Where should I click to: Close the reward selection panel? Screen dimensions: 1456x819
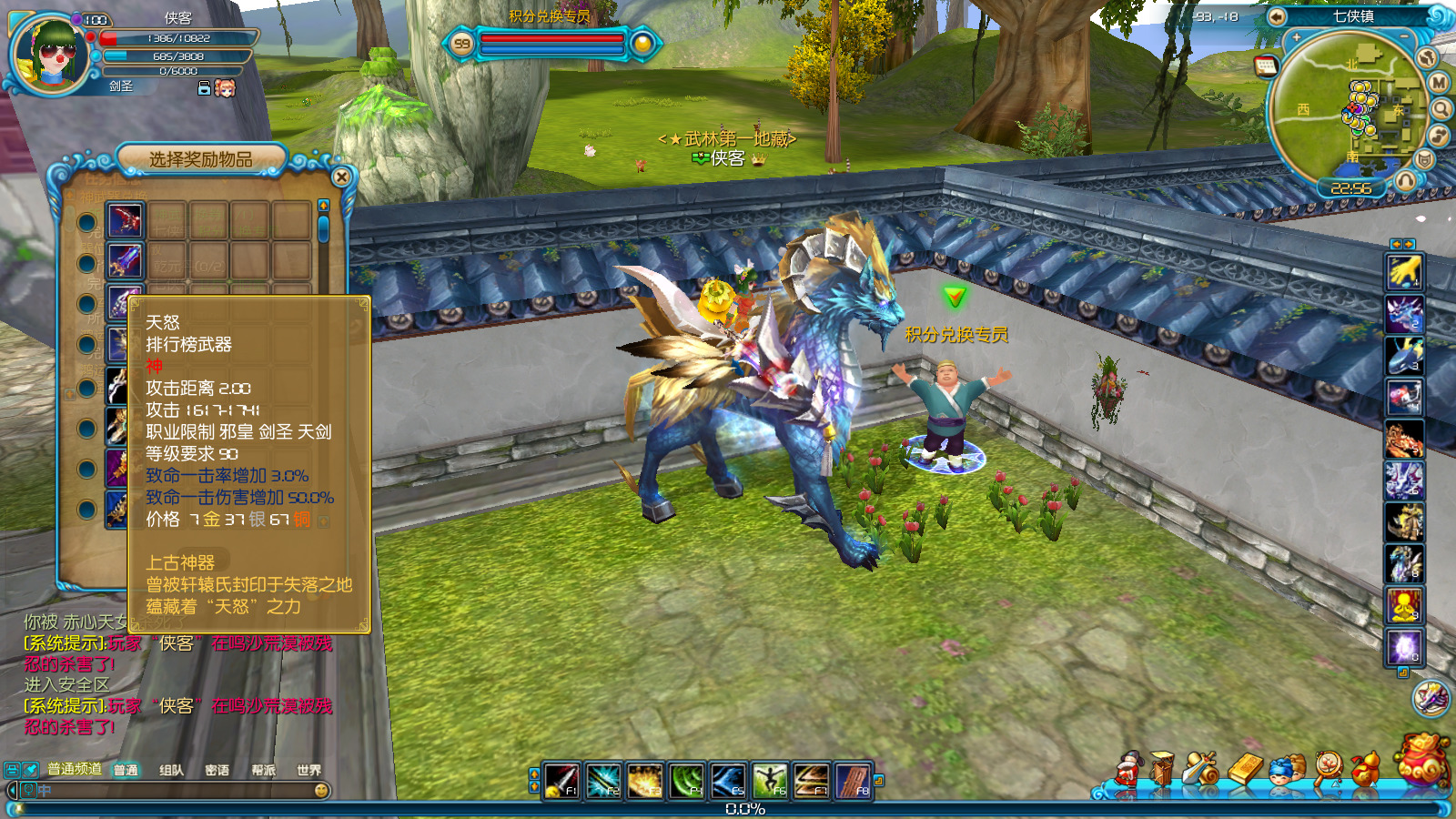pos(341,177)
